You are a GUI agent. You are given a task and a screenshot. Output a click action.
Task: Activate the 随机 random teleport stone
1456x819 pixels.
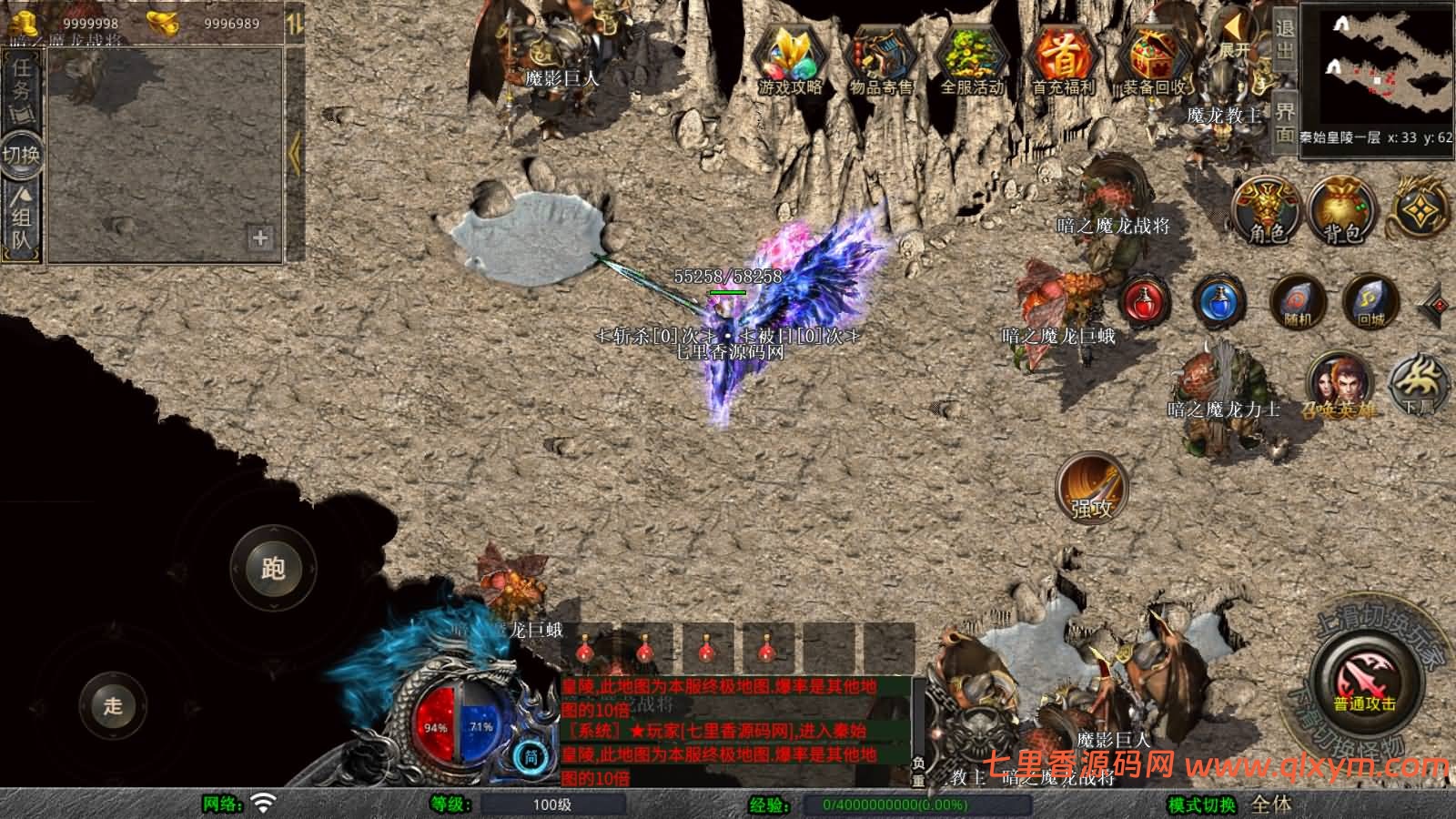[1299, 303]
